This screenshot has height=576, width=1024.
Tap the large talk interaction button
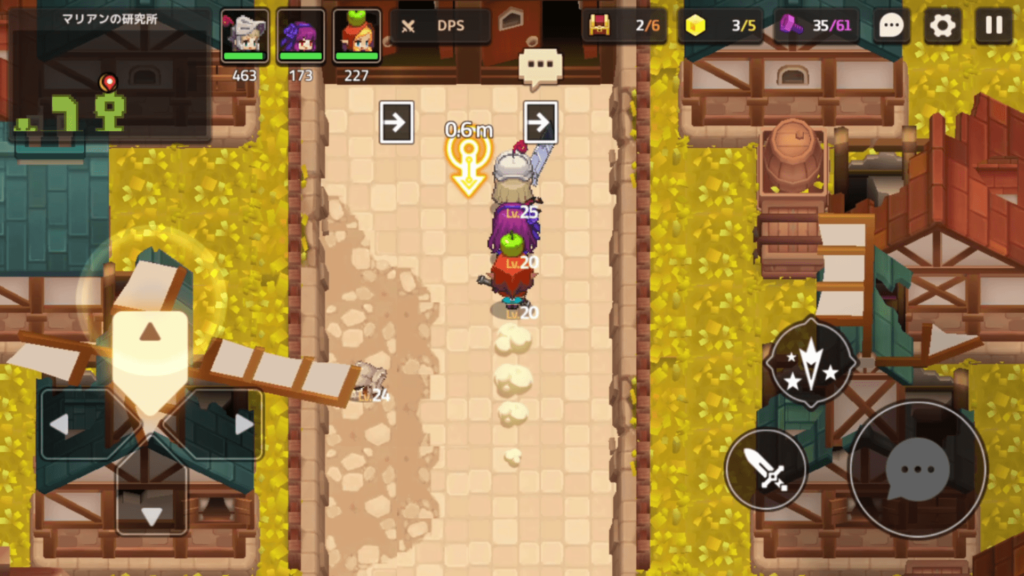917,469
